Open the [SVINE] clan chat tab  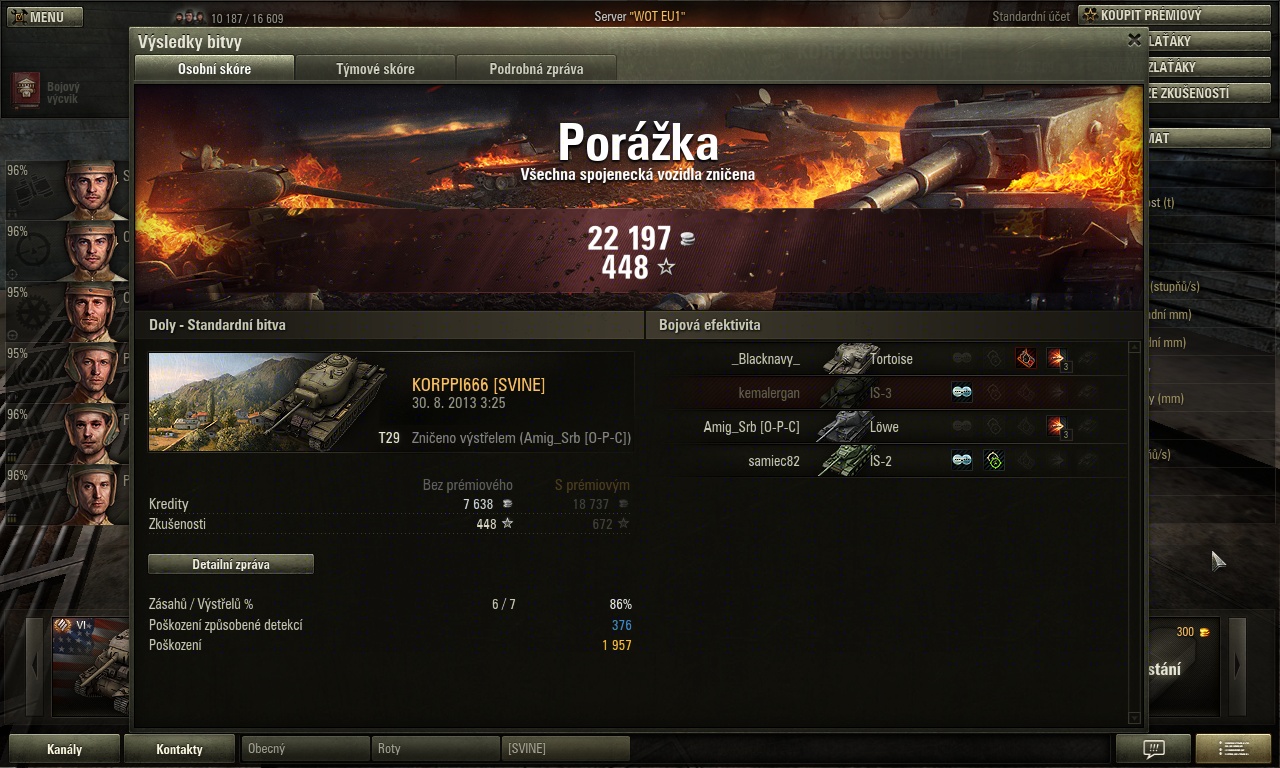[565, 749]
